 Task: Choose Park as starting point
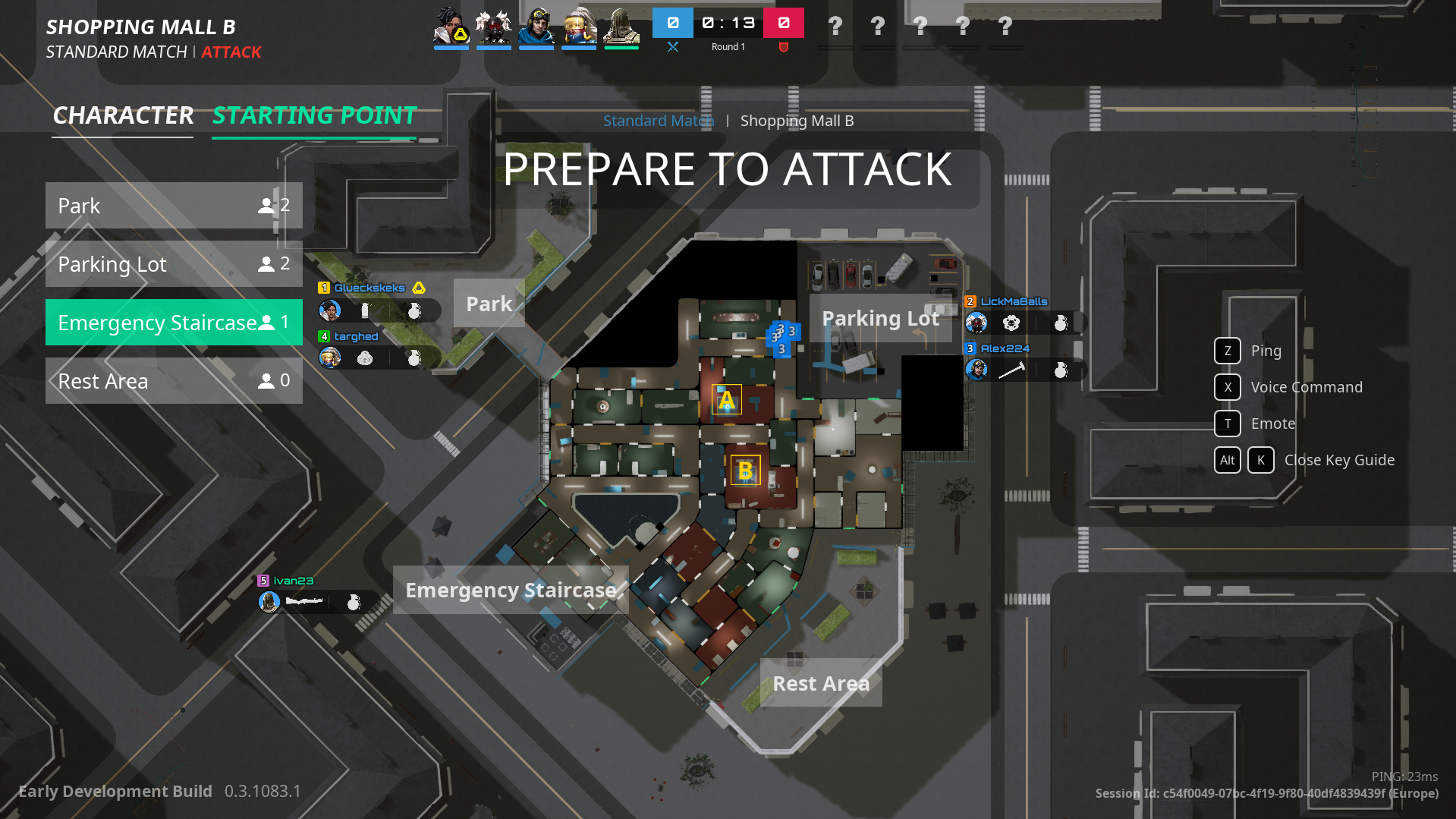click(174, 206)
